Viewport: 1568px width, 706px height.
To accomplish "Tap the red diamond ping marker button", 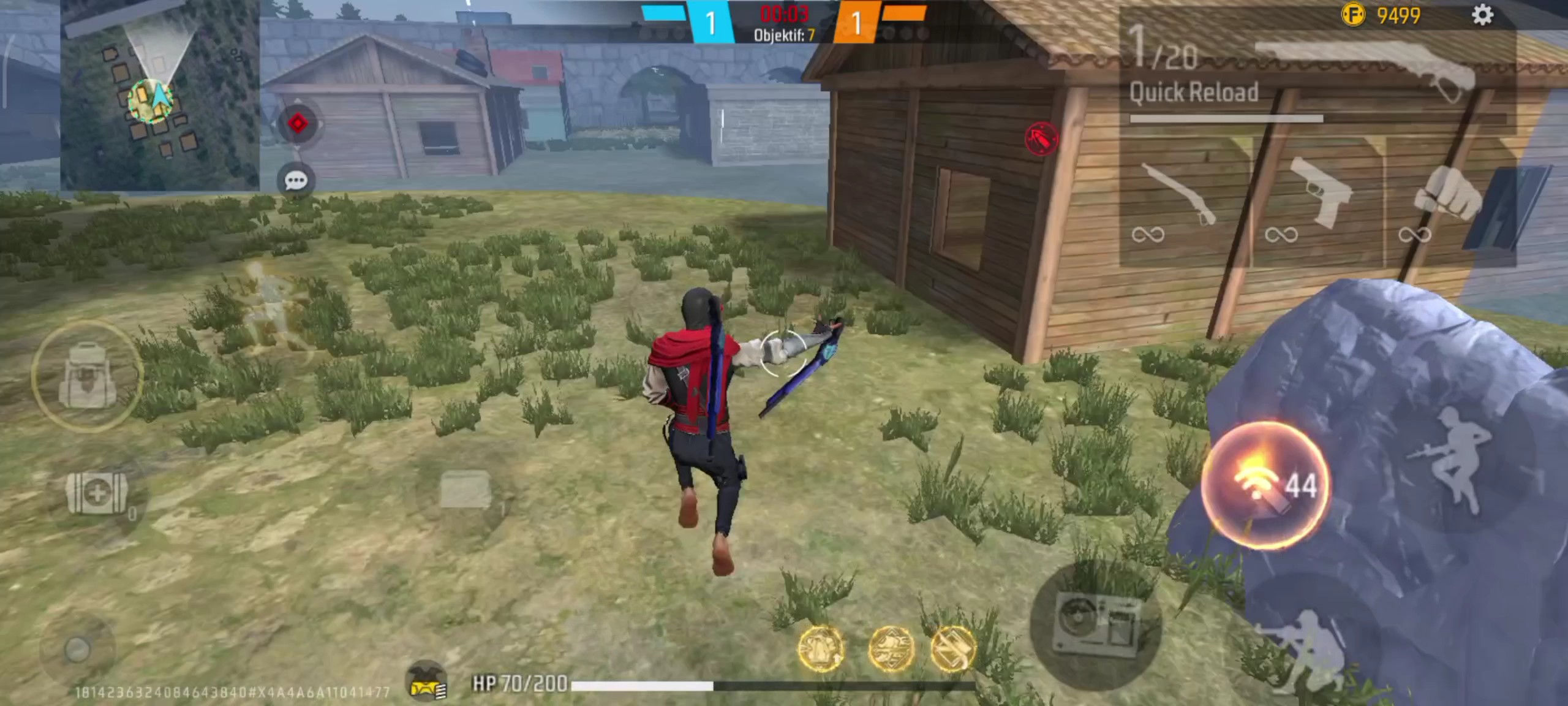I will (298, 124).
